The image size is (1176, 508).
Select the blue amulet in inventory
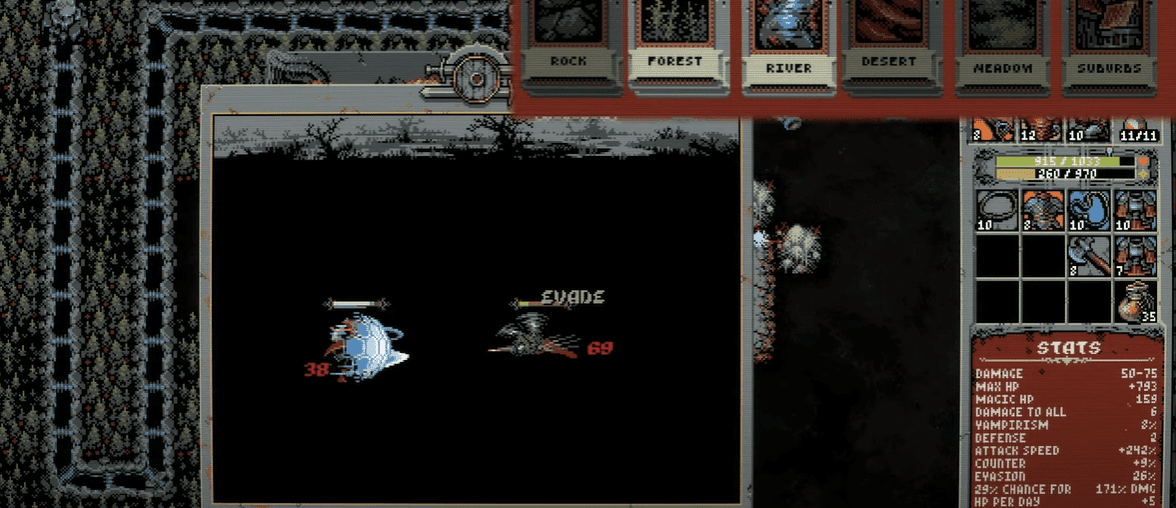click(x=1088, y=211)
